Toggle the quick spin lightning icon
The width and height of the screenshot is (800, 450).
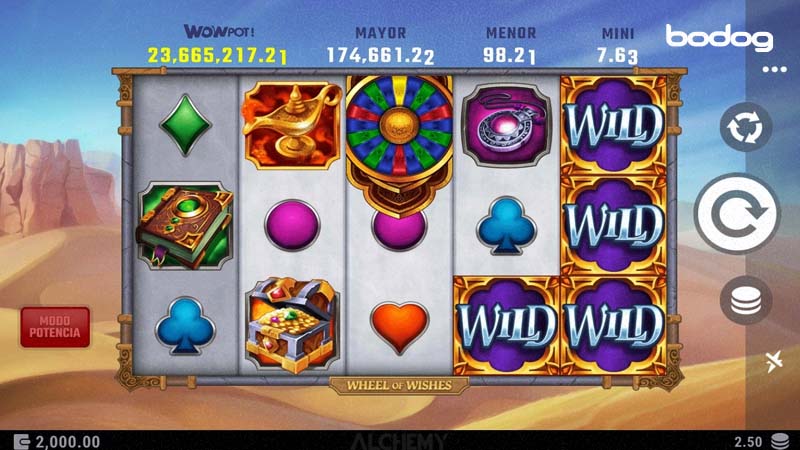[x=774, y=361]
